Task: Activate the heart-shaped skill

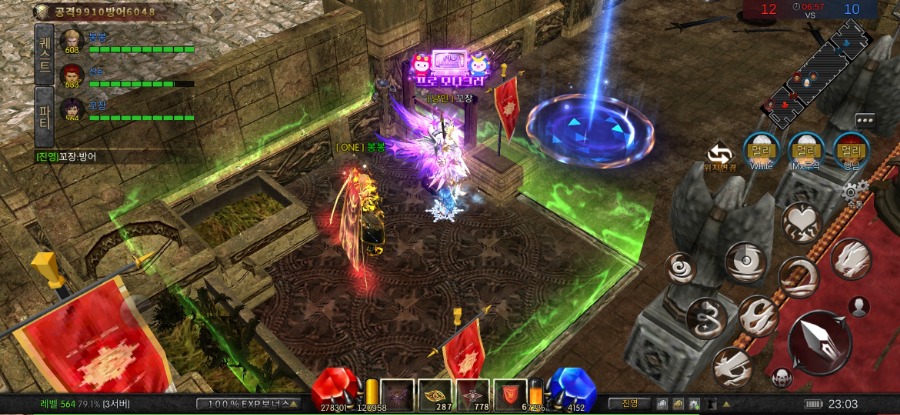Action: point(800,219)
